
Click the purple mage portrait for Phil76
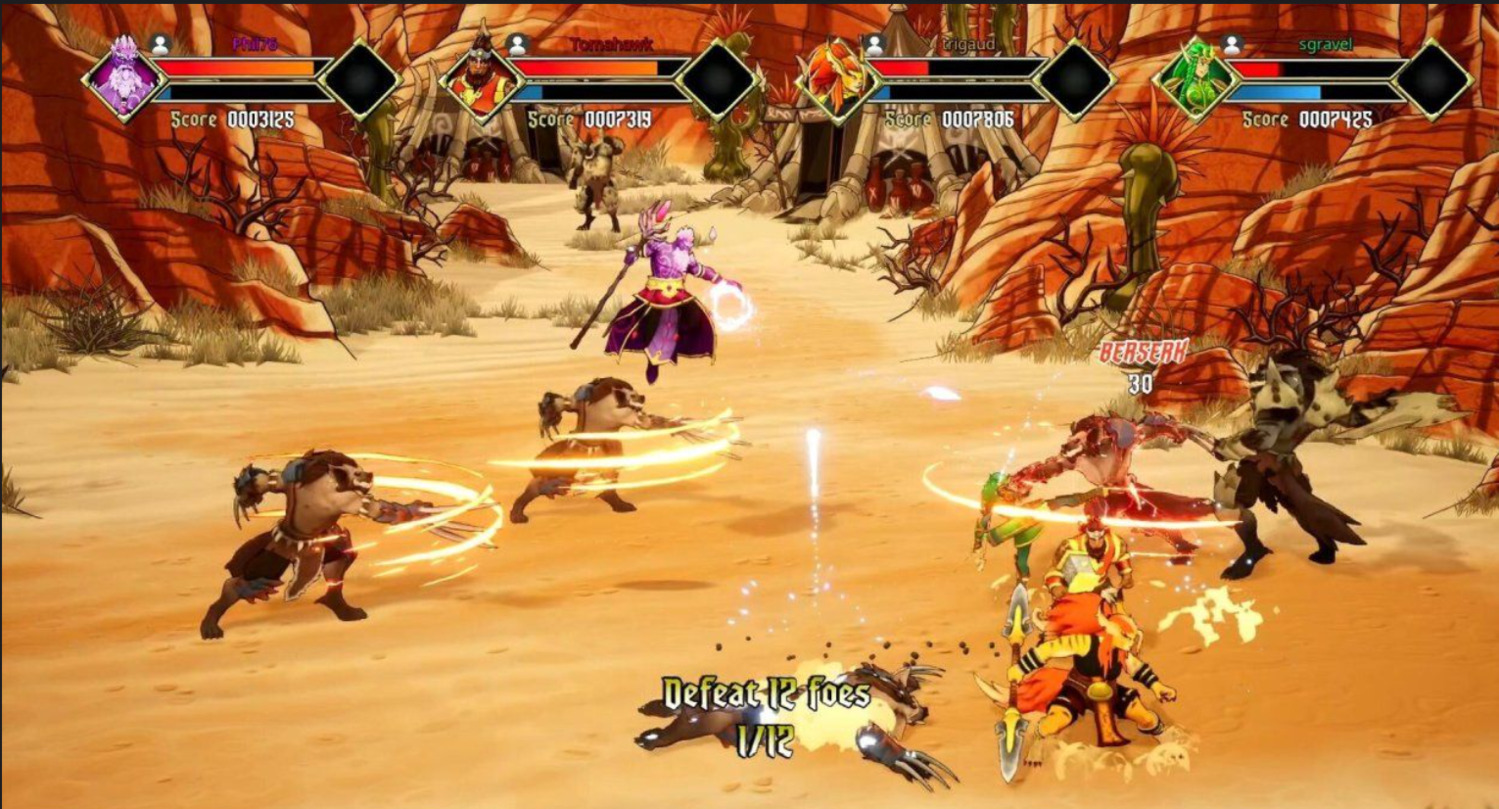[123, 79]
